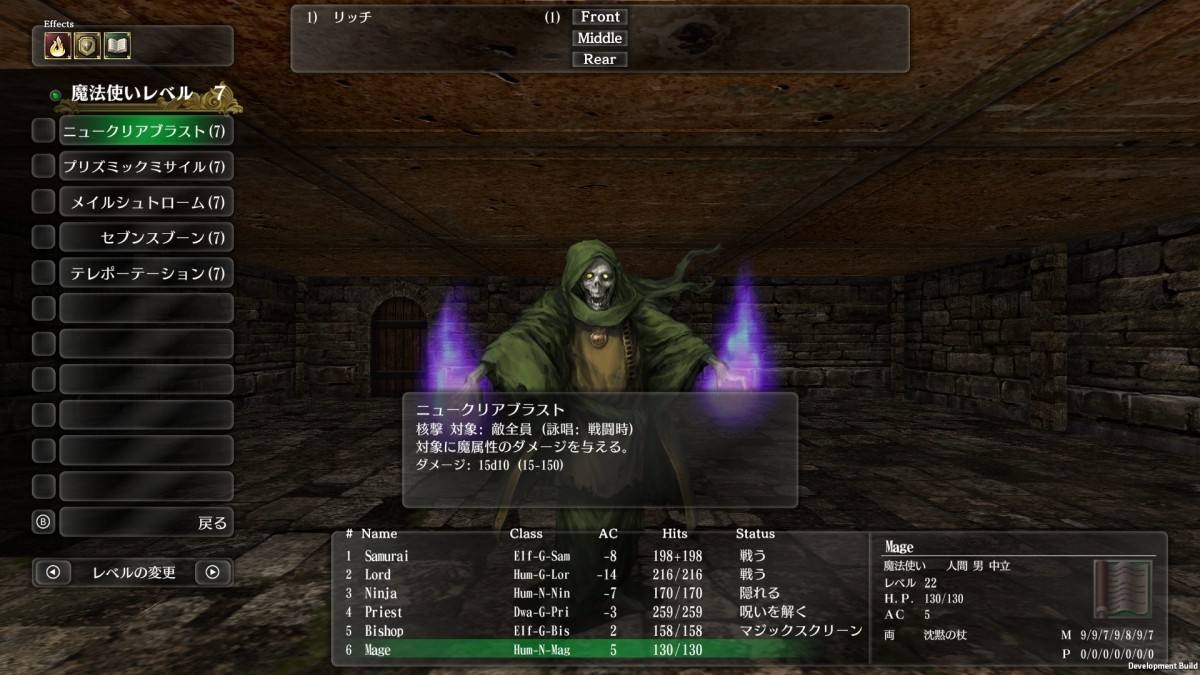The width and height of the screenshot is (1200, 675).
Task: Select テレポーテーション spell
Action: (x=146, y=273)
